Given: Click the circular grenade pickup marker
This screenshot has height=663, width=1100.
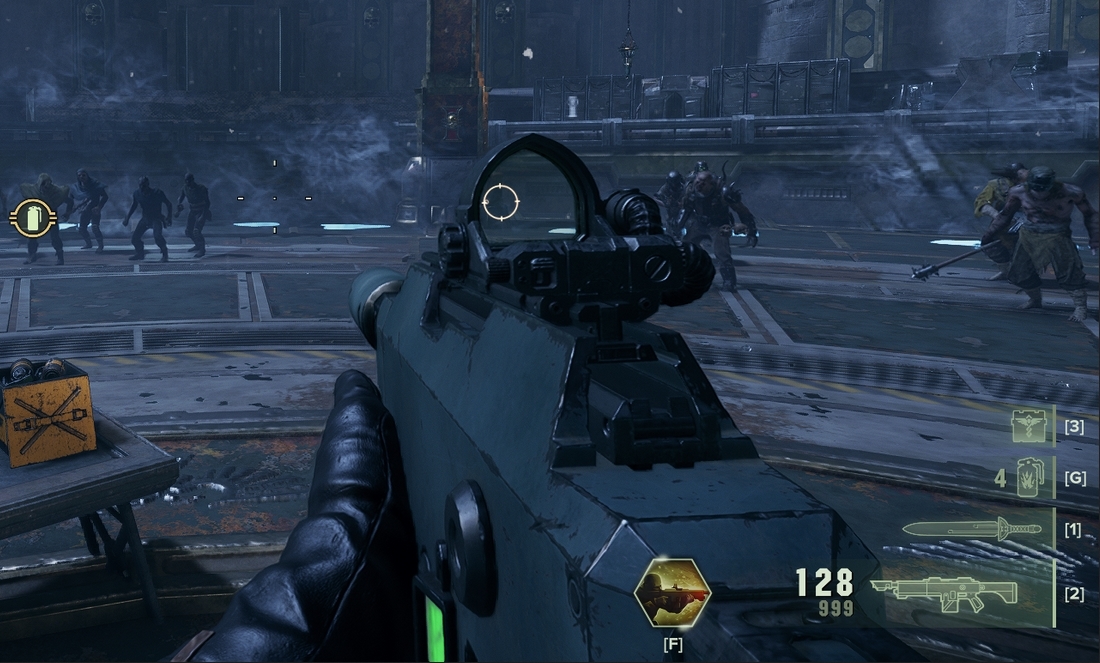Looking at the screenshot, I should (x=32, y=217).
